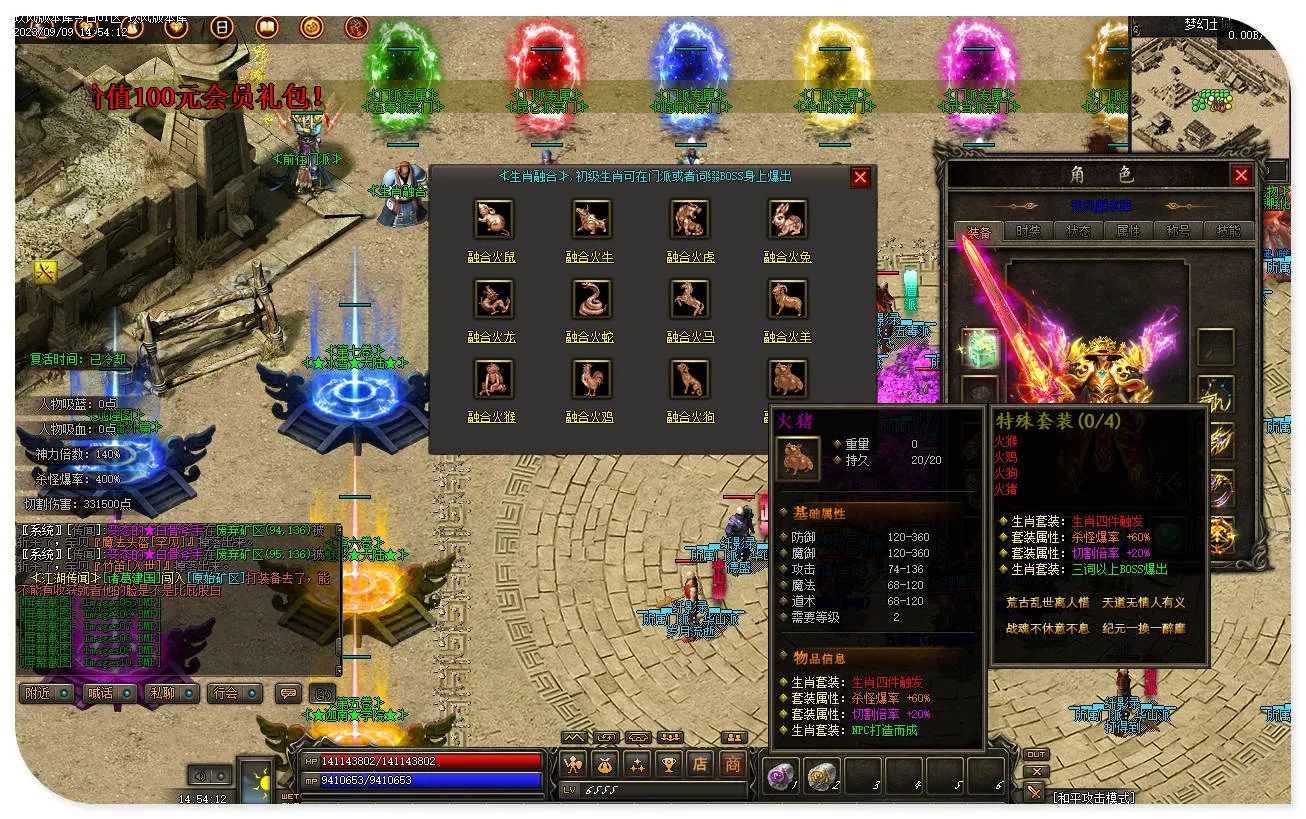Open the 属性 attributes tab
Viewport: 1306px width, 819px height.
pos(1128,231)
